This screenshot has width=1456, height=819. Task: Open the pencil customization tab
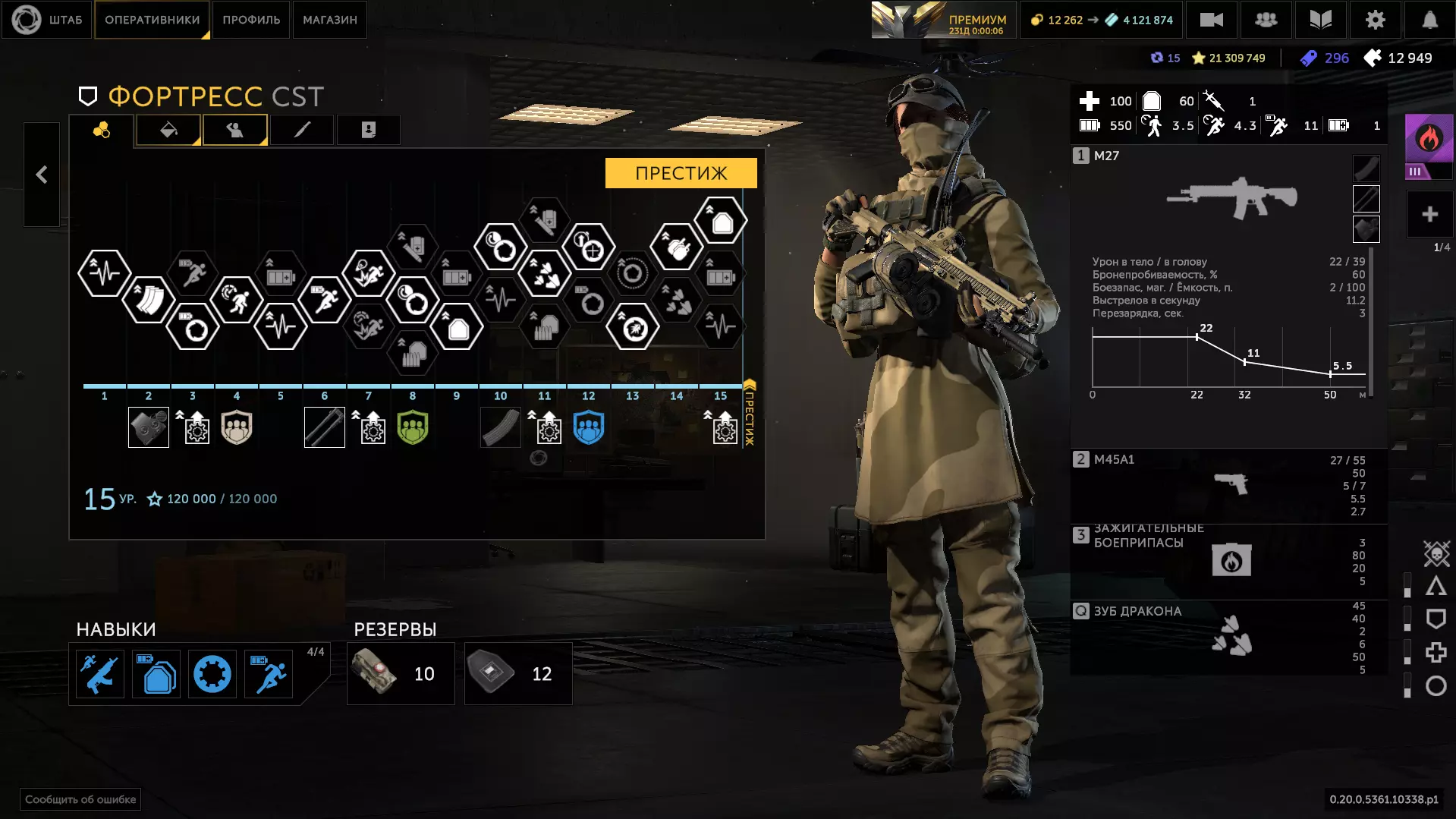(302, 130)
